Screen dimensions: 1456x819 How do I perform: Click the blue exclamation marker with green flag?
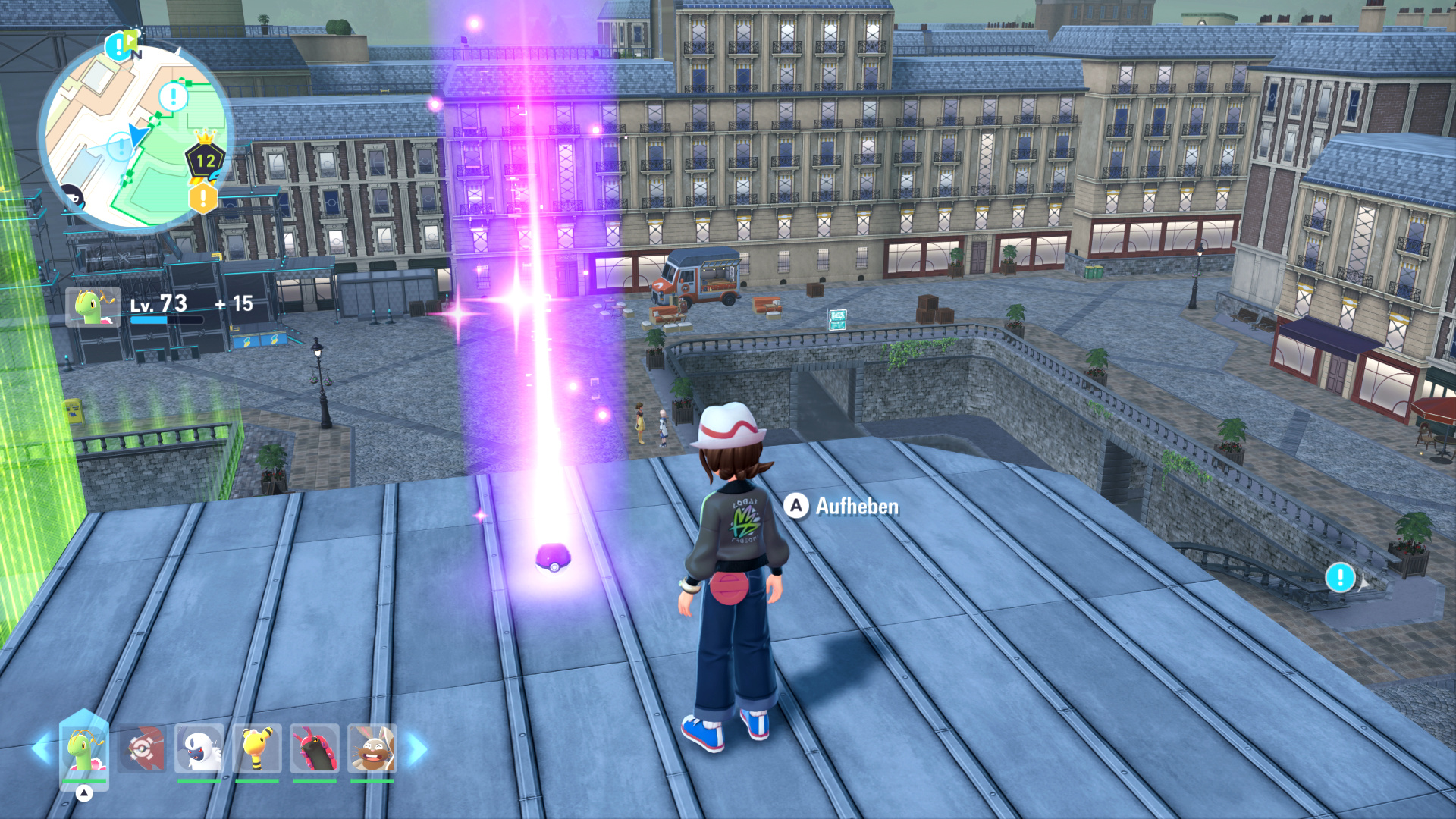coord(119,45)
